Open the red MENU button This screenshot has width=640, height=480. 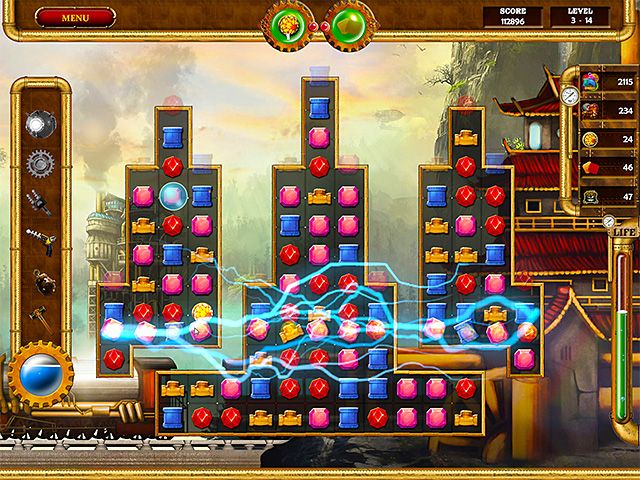pyautogui.click(x=74, y=17)
